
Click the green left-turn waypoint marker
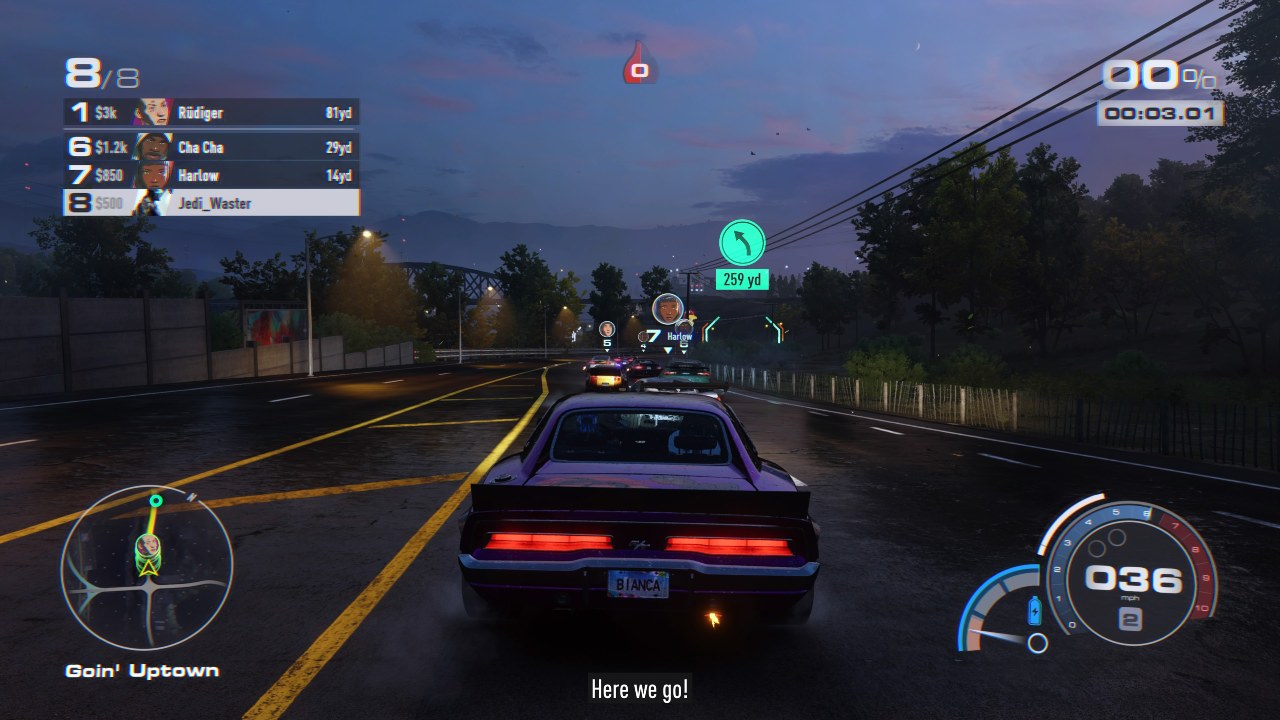742,243
